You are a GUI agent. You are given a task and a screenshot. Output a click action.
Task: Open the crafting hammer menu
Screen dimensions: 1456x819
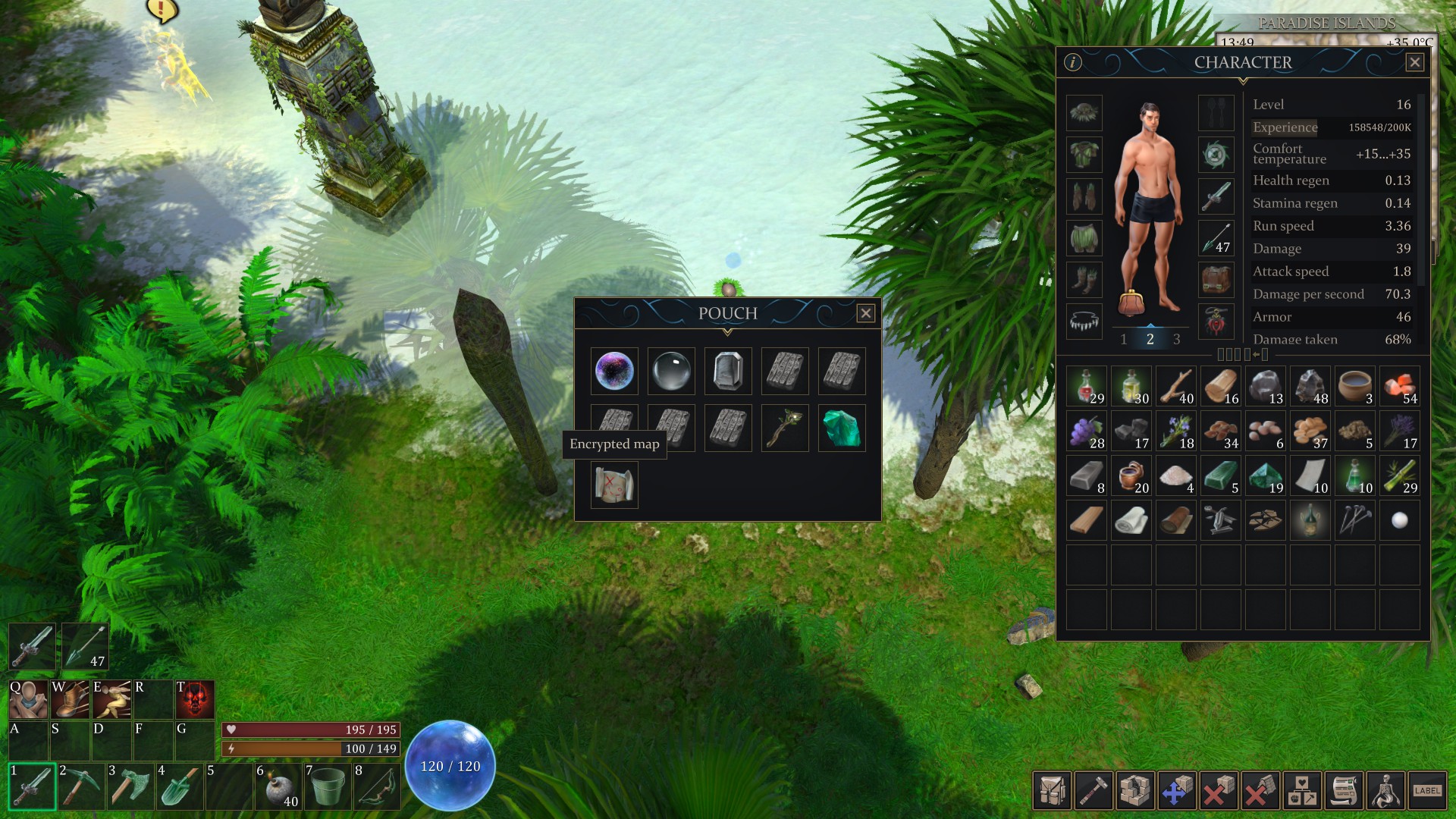pyautogui.click(x=1093, y=791)
